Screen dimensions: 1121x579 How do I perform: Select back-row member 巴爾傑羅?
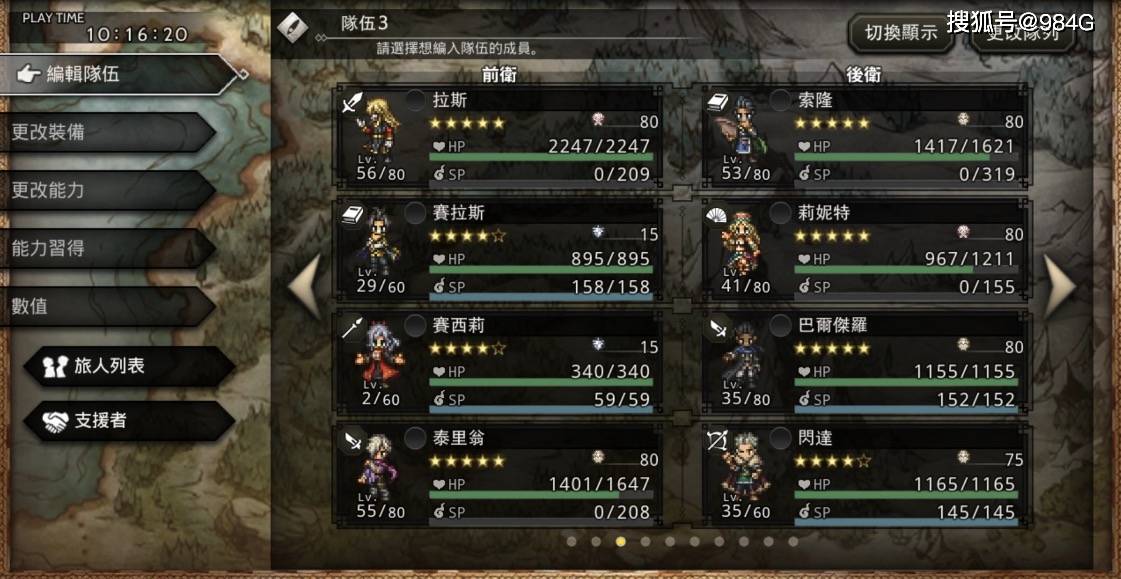pyautogui.click(x=865, y=361)
